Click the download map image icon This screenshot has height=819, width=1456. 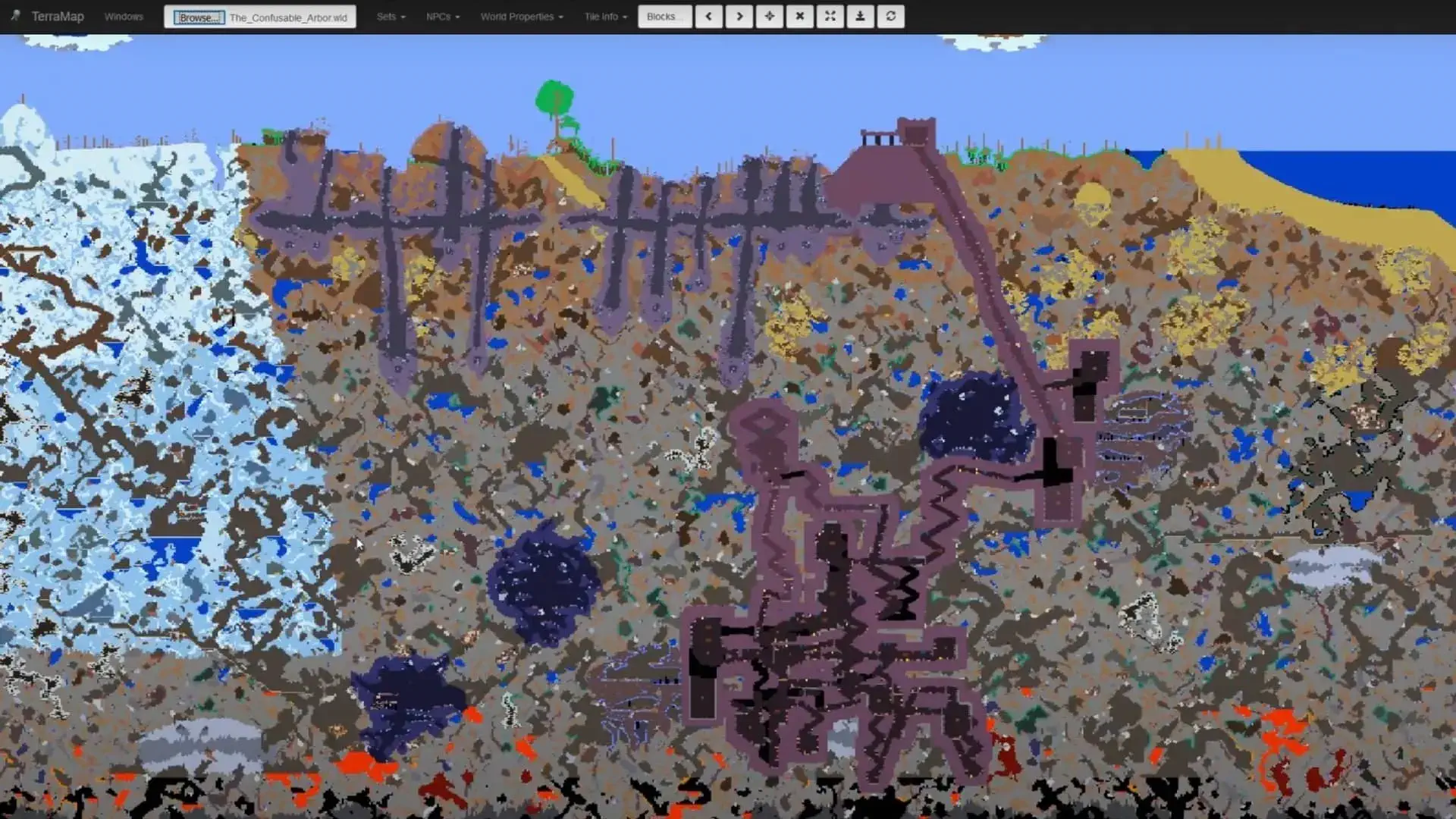tap(860, 16)
